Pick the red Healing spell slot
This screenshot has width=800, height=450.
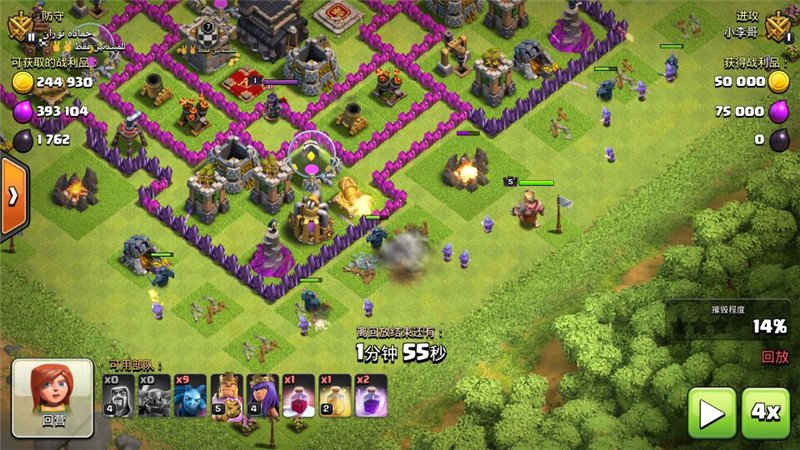(298, 396)
